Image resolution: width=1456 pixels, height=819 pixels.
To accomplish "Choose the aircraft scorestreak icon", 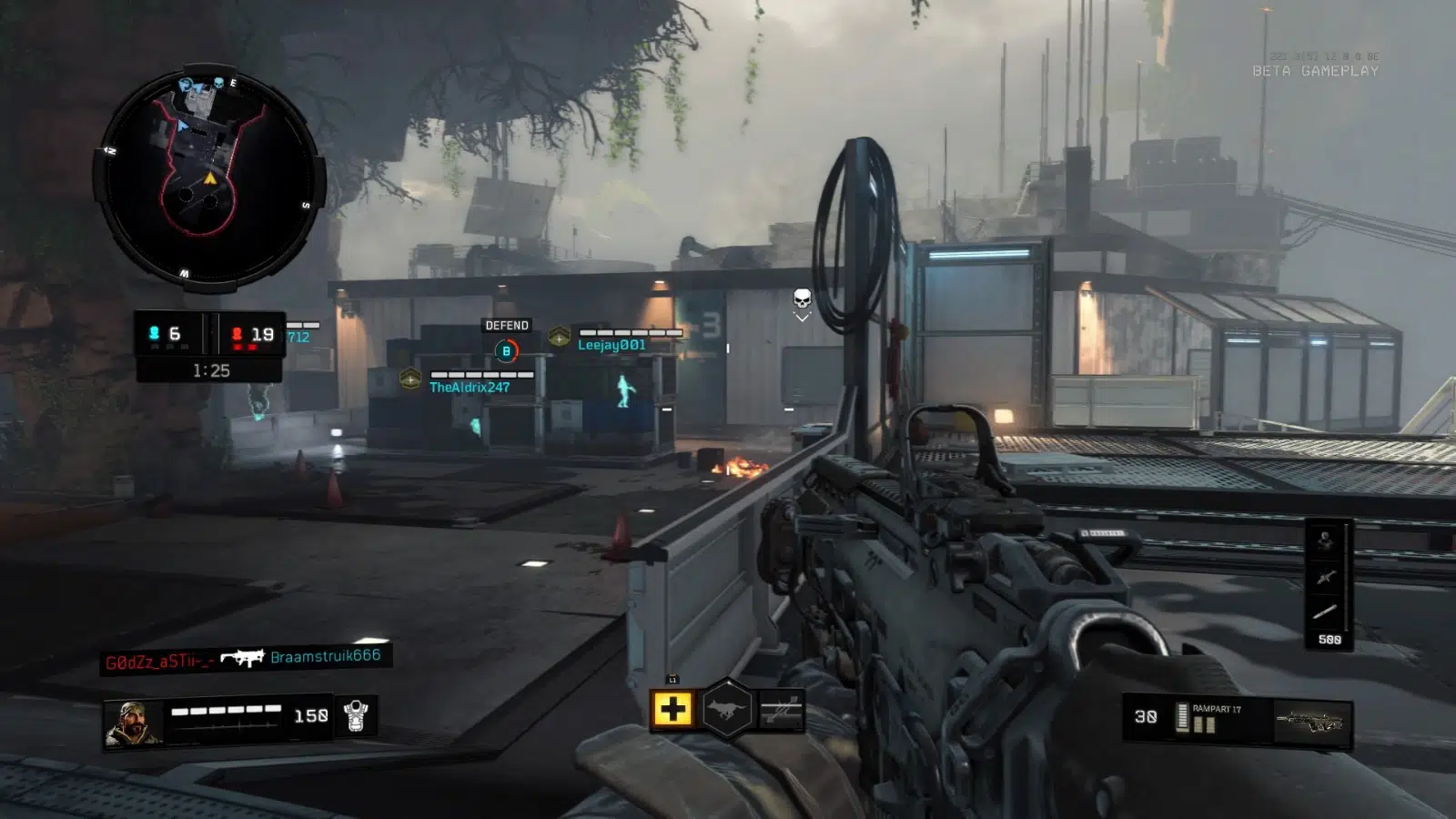I will [1326, 576].
